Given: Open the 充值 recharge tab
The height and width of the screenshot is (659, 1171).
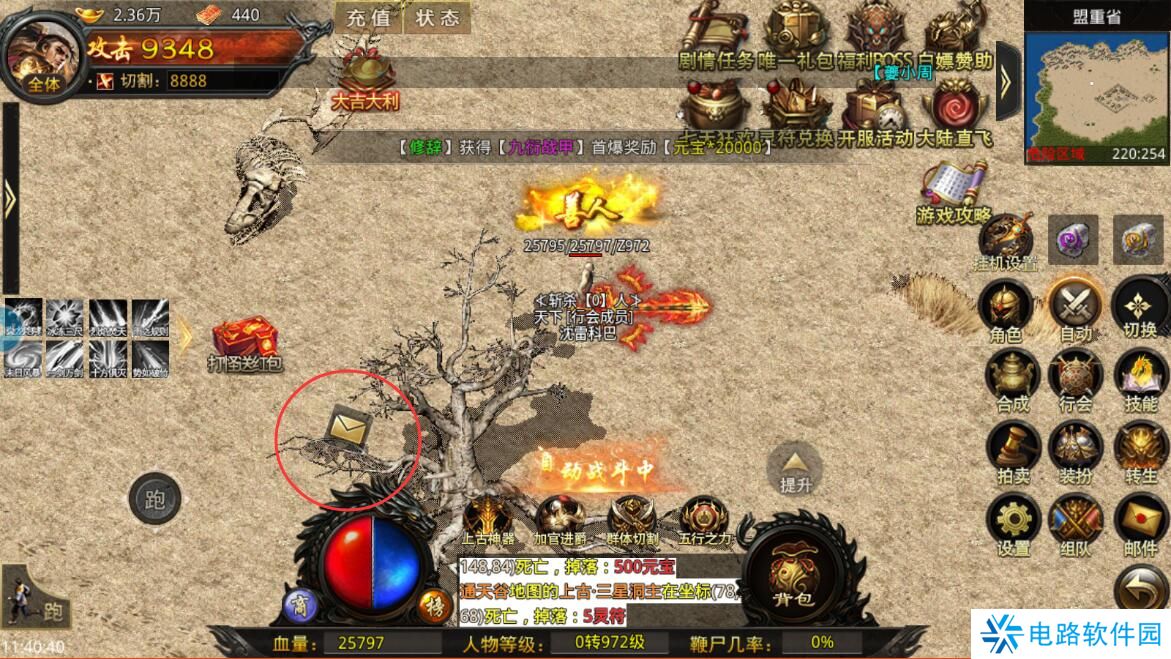Looking at the screenshot, I should (368, 18).
